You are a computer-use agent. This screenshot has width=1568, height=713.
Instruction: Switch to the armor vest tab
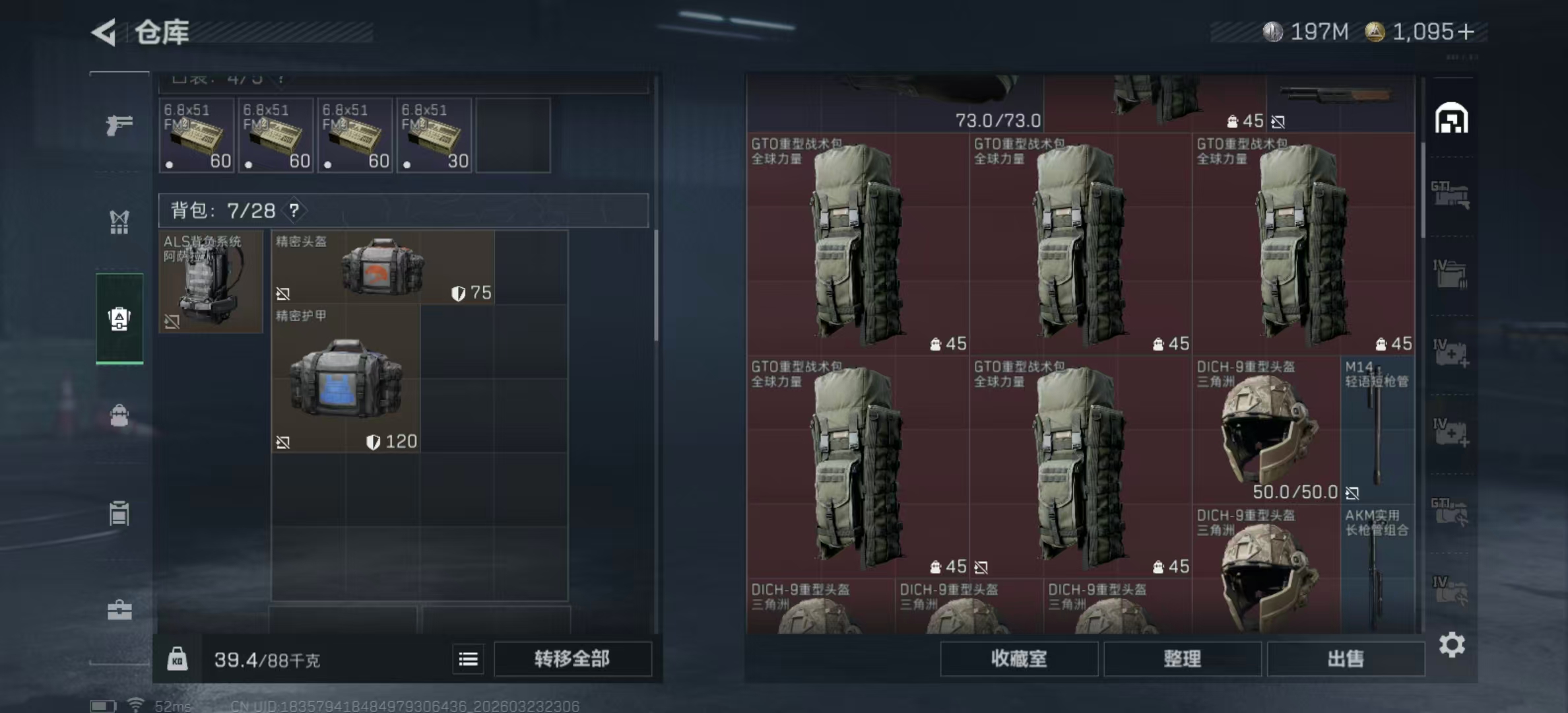119,222
